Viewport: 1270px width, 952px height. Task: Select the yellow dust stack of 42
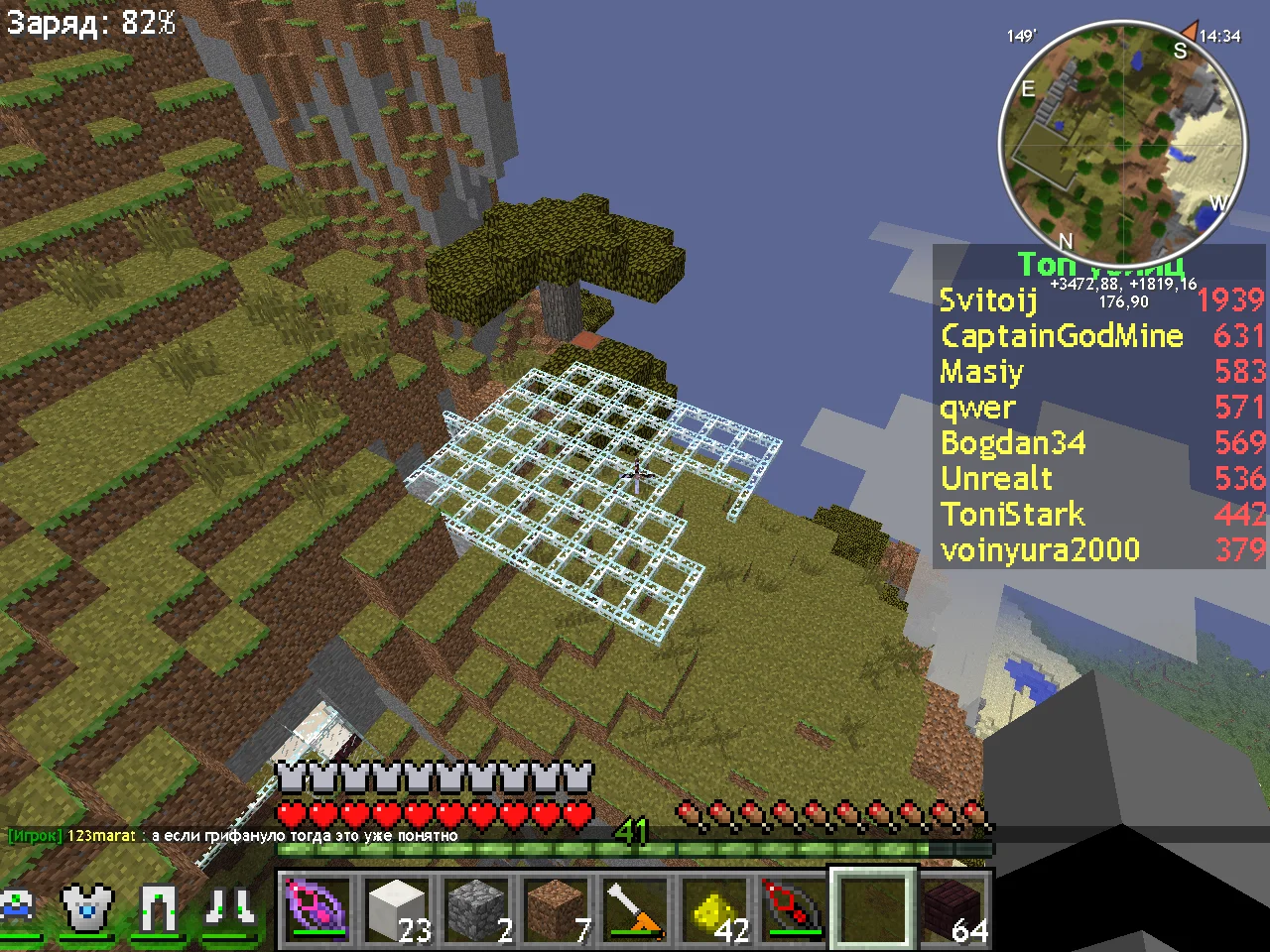pos(715,907)
